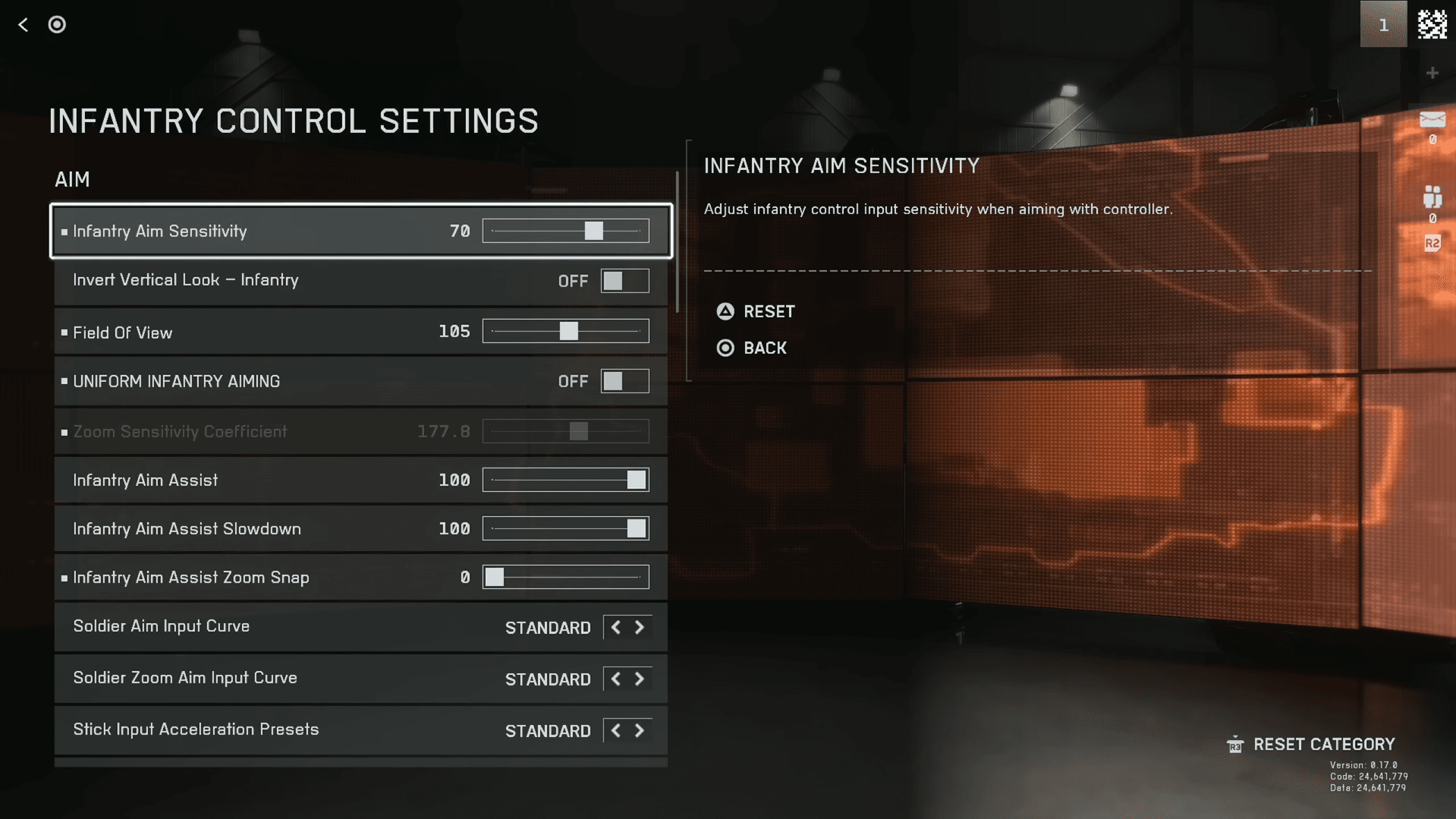Click the circle button icon next to back arrow
This screenshot has height=819, width=1456.
[57, 24]
